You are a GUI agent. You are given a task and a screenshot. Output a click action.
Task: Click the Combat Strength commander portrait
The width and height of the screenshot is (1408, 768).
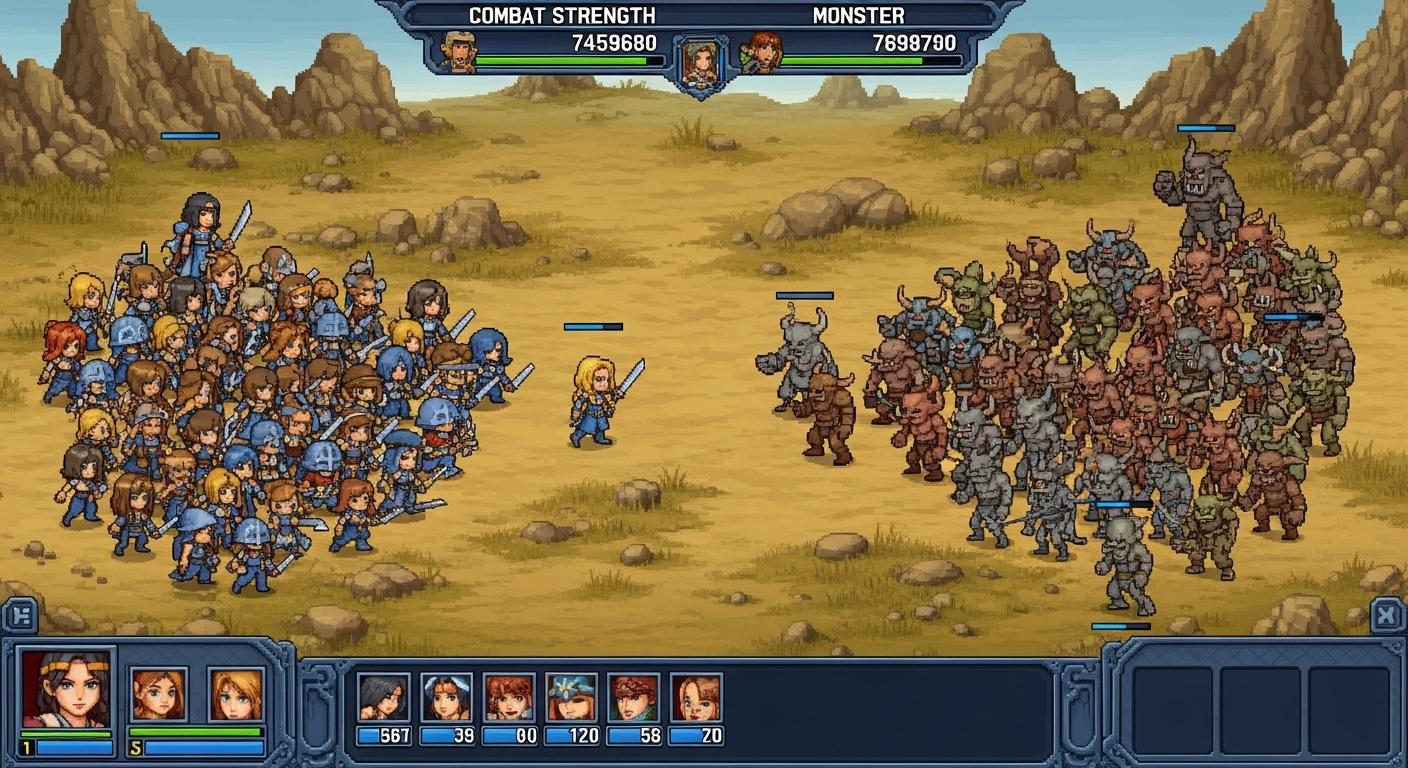459,52
